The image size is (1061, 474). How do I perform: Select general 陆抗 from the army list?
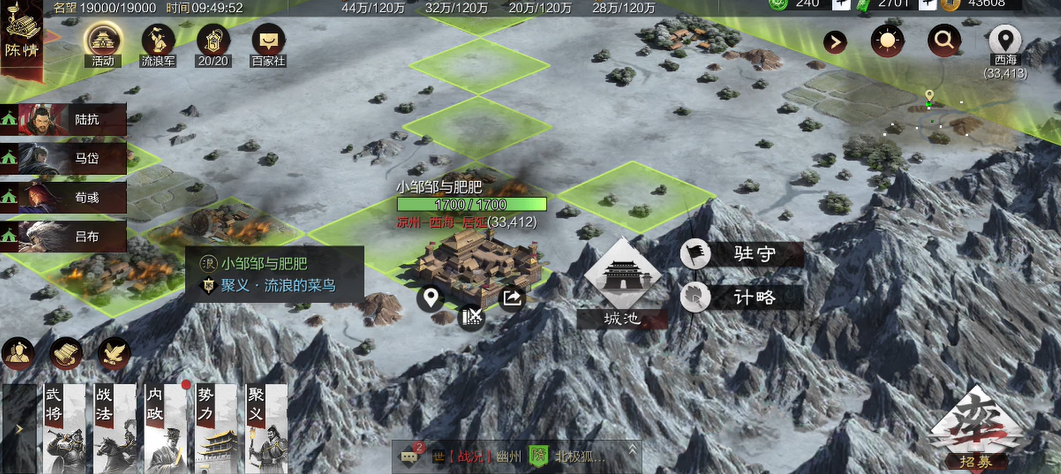(x=65, y=120)
